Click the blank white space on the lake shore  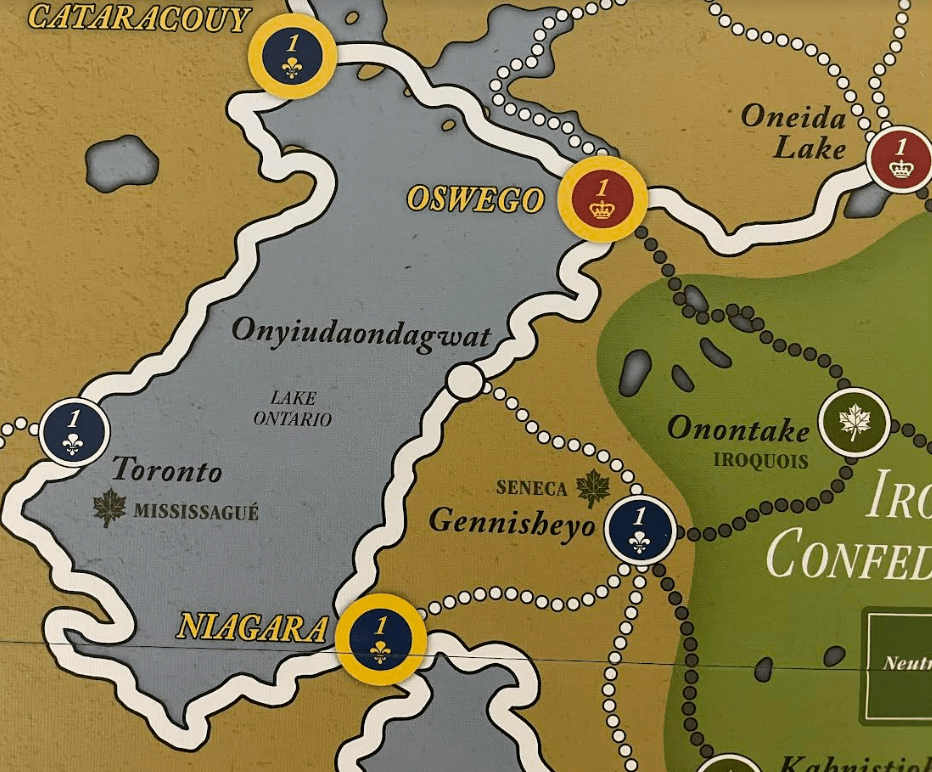coord(465,380)
